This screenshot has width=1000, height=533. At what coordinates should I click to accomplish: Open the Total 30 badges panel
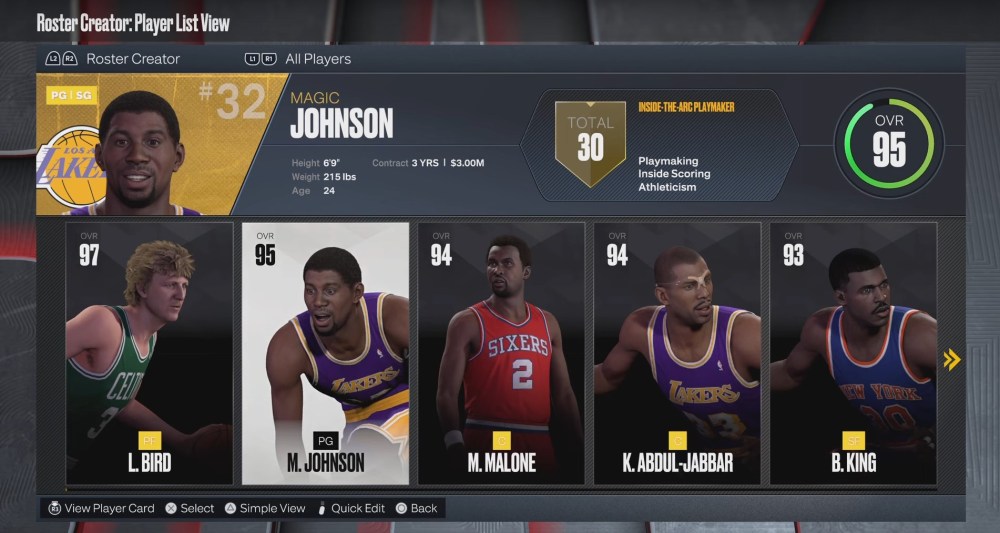590,142
